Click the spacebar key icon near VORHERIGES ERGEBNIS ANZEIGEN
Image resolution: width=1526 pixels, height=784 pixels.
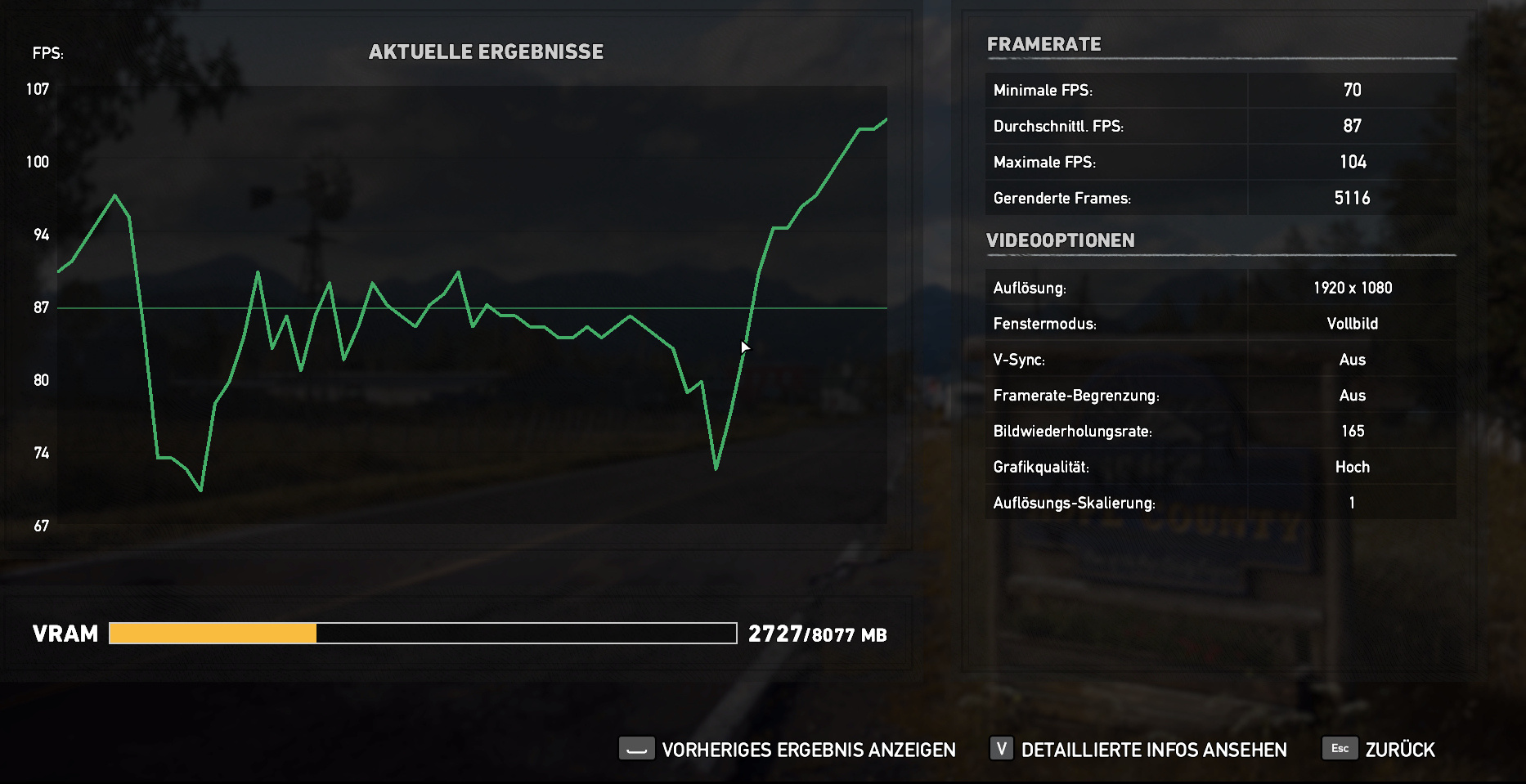(x=637, y=749)
